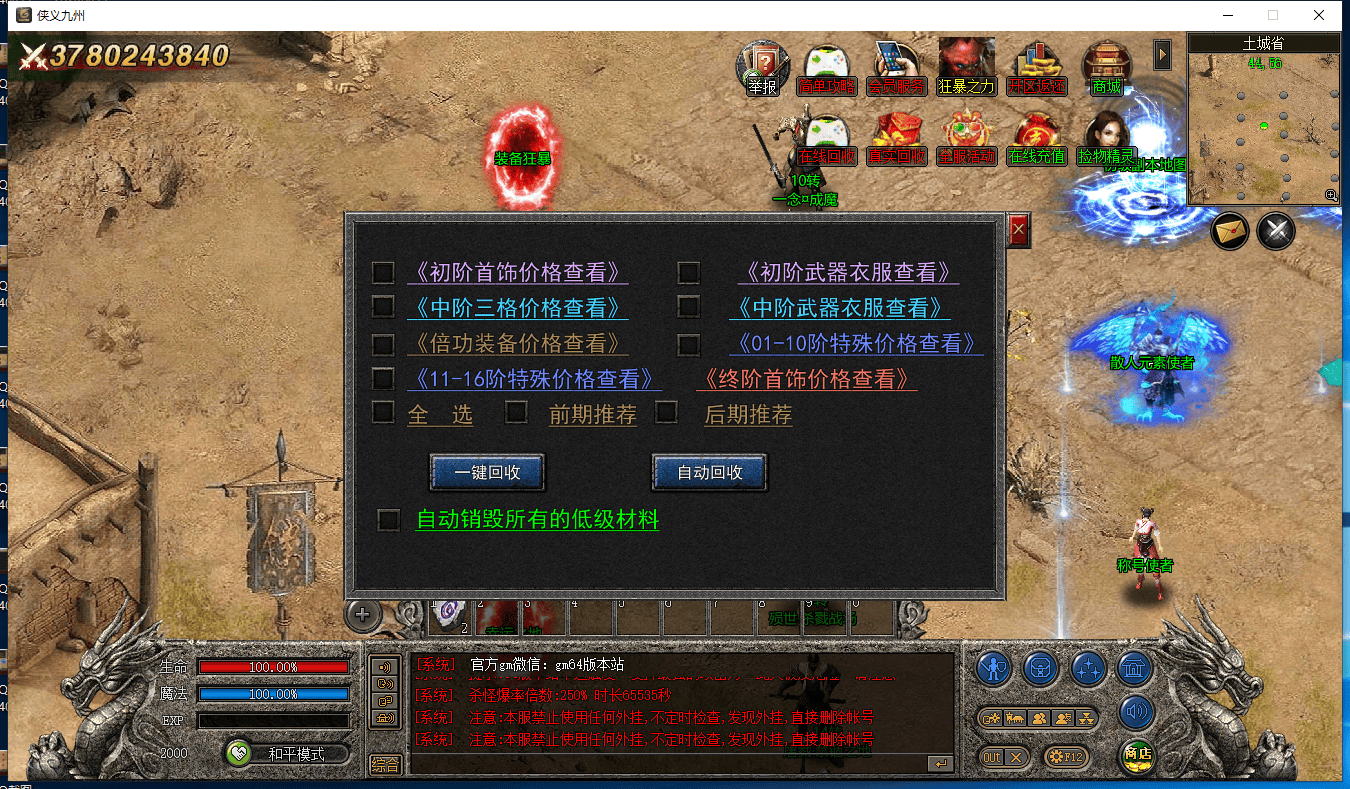
Task: Open 《终阶首饰价格查看》 link
Action: [806, 379]
